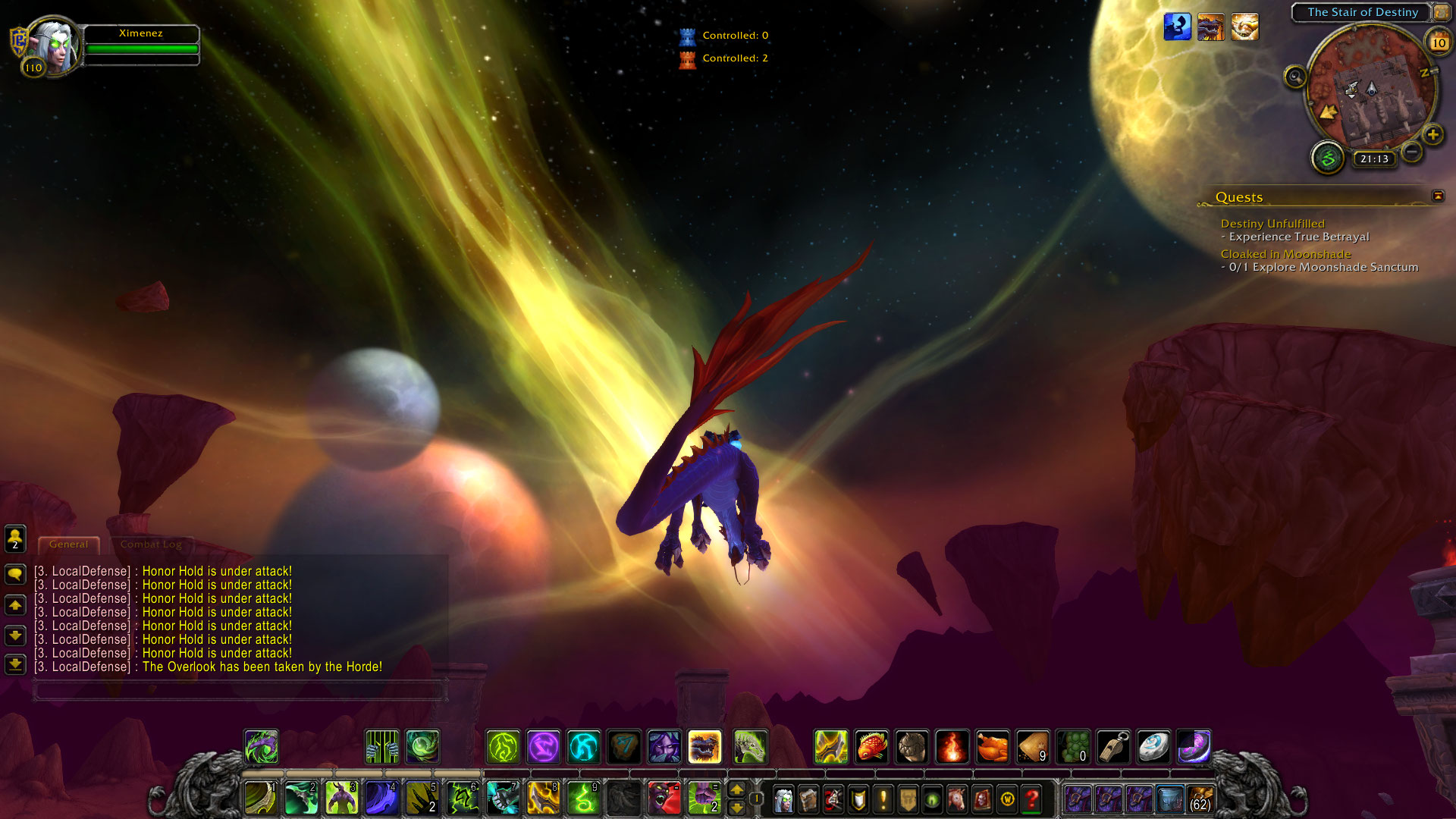Open the class order hall button by minimap
The image size is (1456, 819).
(x=1328, y=158)
